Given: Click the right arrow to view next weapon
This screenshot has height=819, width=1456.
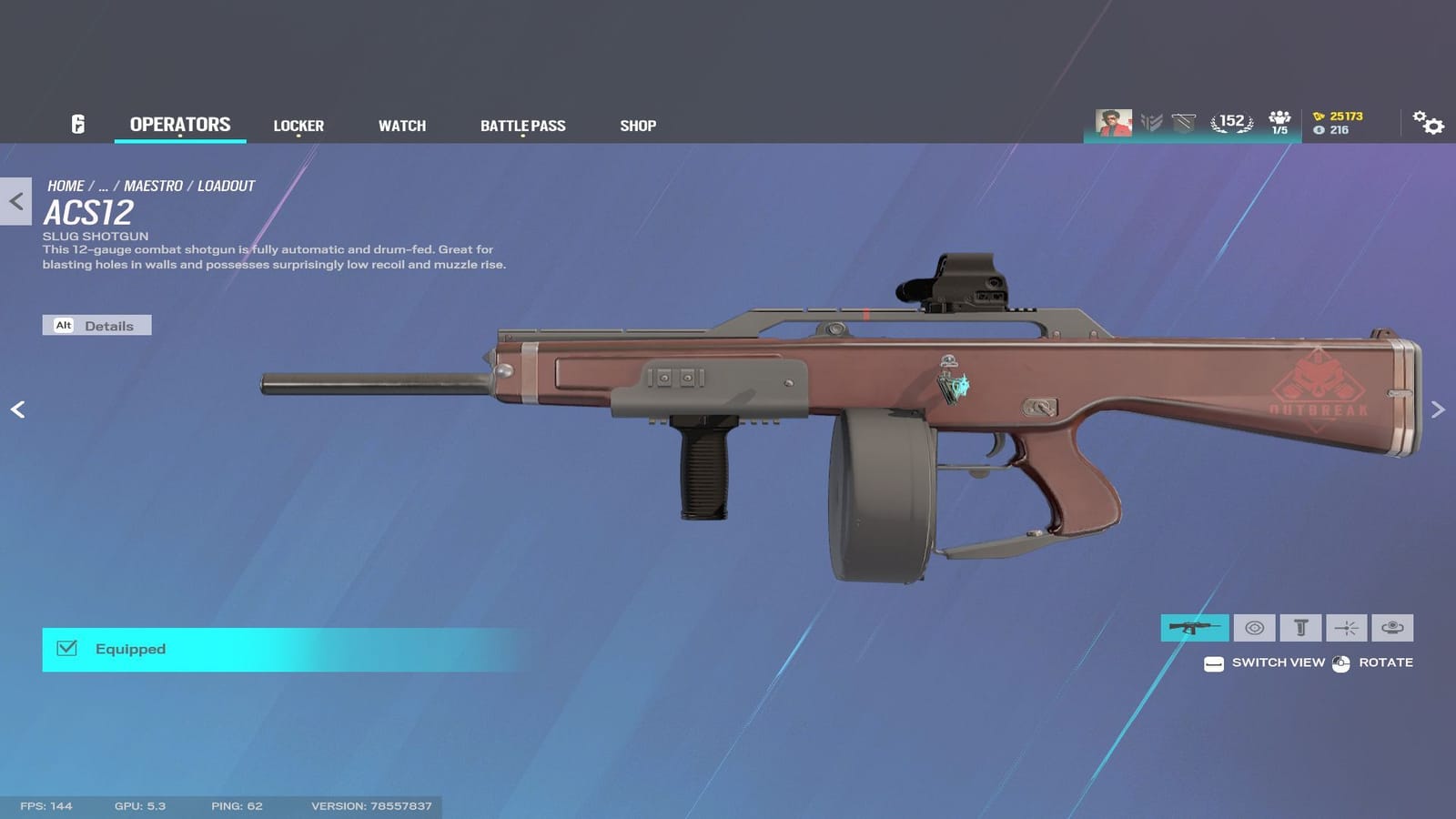Looking at the screenshot, I should [1436, 409].
